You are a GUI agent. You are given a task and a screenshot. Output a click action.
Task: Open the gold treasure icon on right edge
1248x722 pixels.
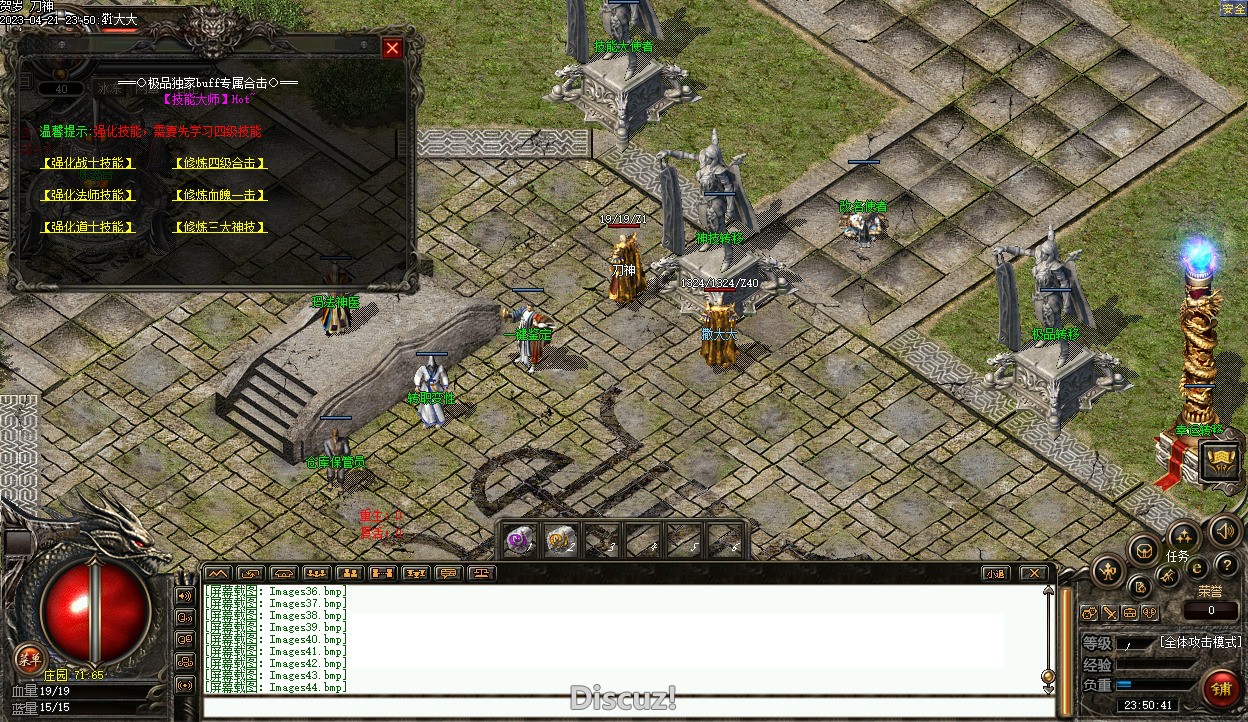pos(1221,460)
